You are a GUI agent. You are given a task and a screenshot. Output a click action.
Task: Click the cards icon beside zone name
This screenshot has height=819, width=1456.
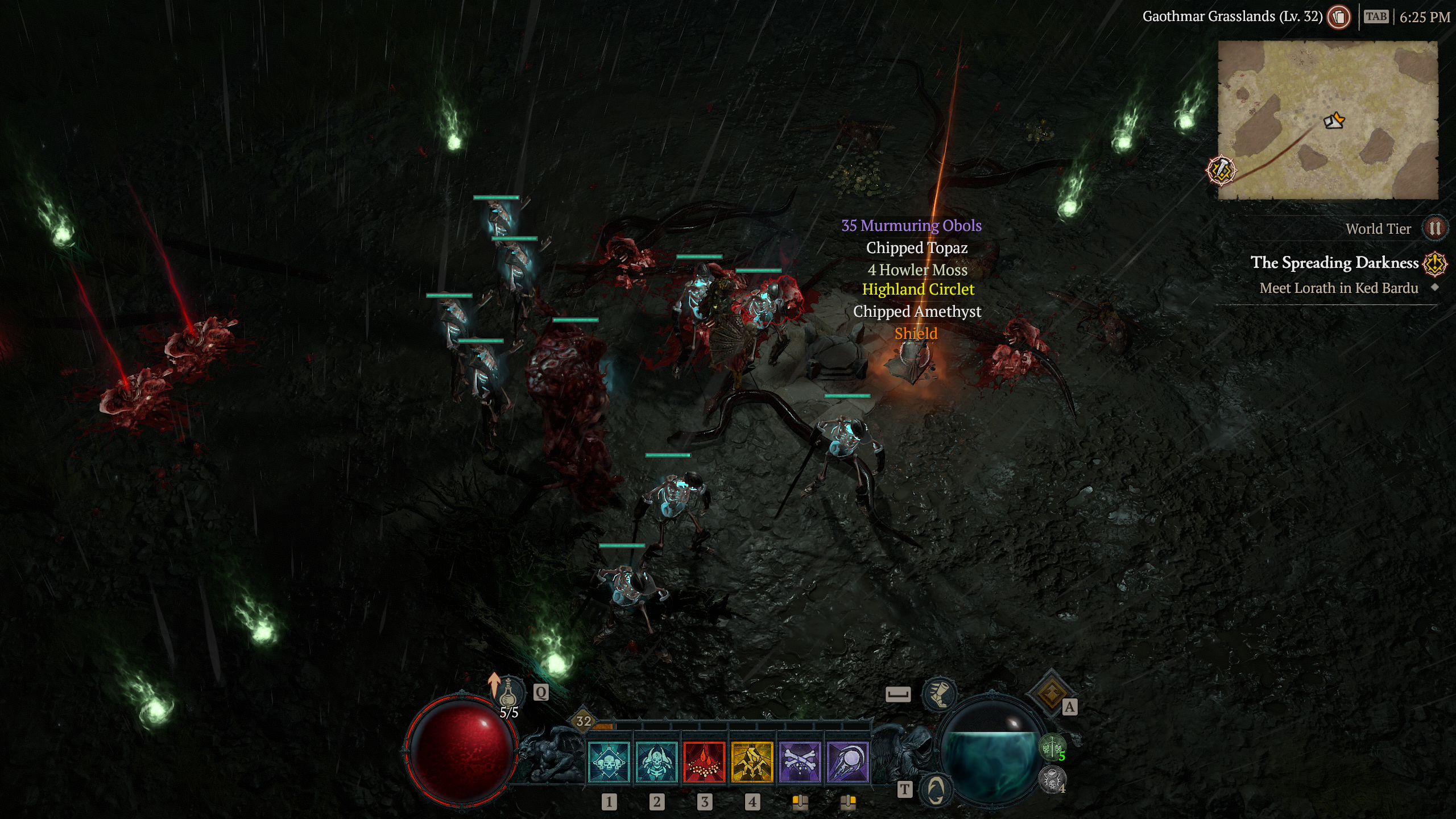tap(1339, 17)
